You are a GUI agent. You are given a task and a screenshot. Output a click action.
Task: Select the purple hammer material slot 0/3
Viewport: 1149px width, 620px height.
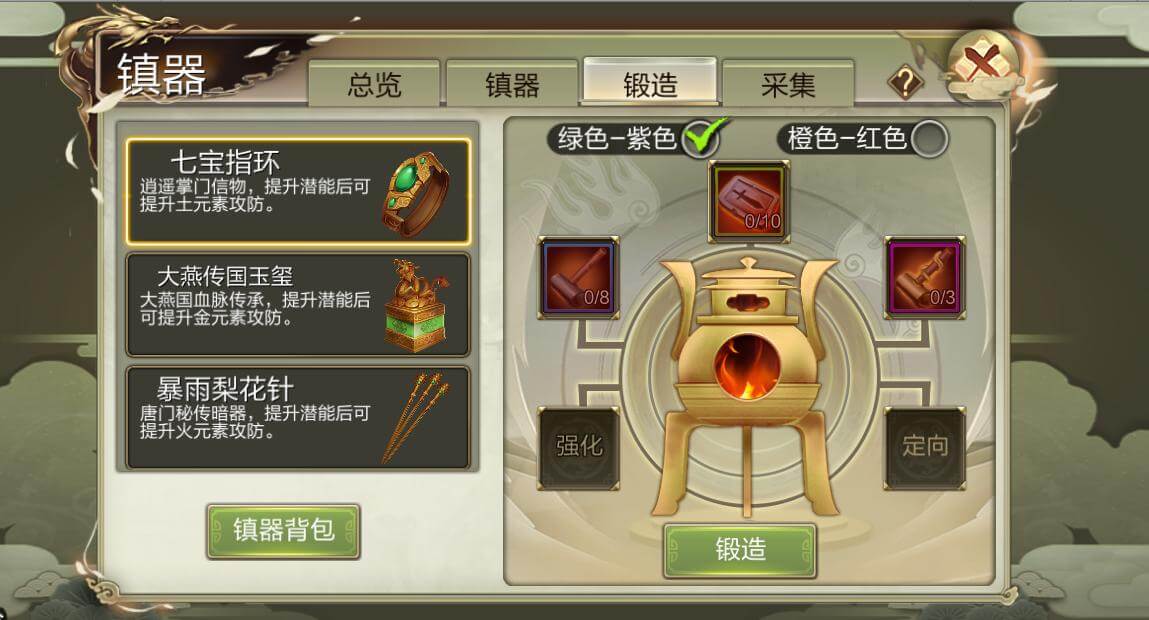925,277
